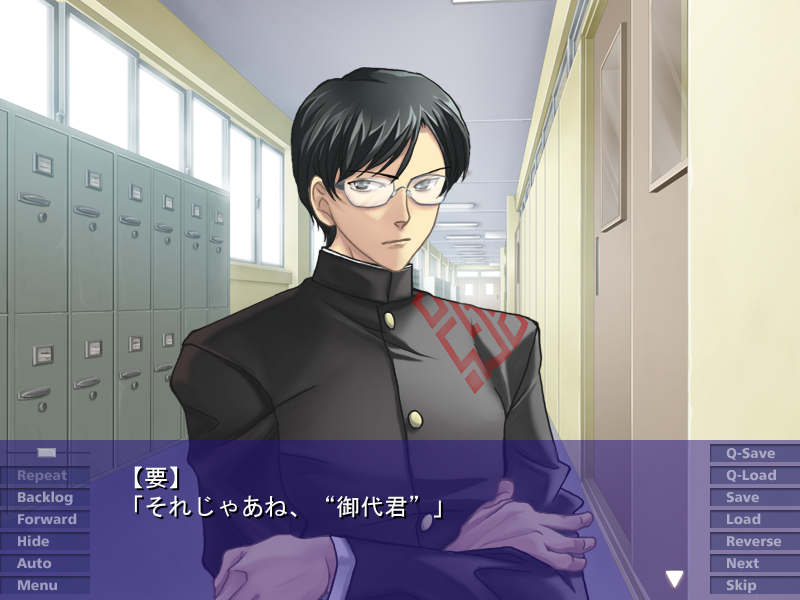The height and width of the screenshot is (600, 800).
Task: Click the Backlog button
Action: click(45, 497)
